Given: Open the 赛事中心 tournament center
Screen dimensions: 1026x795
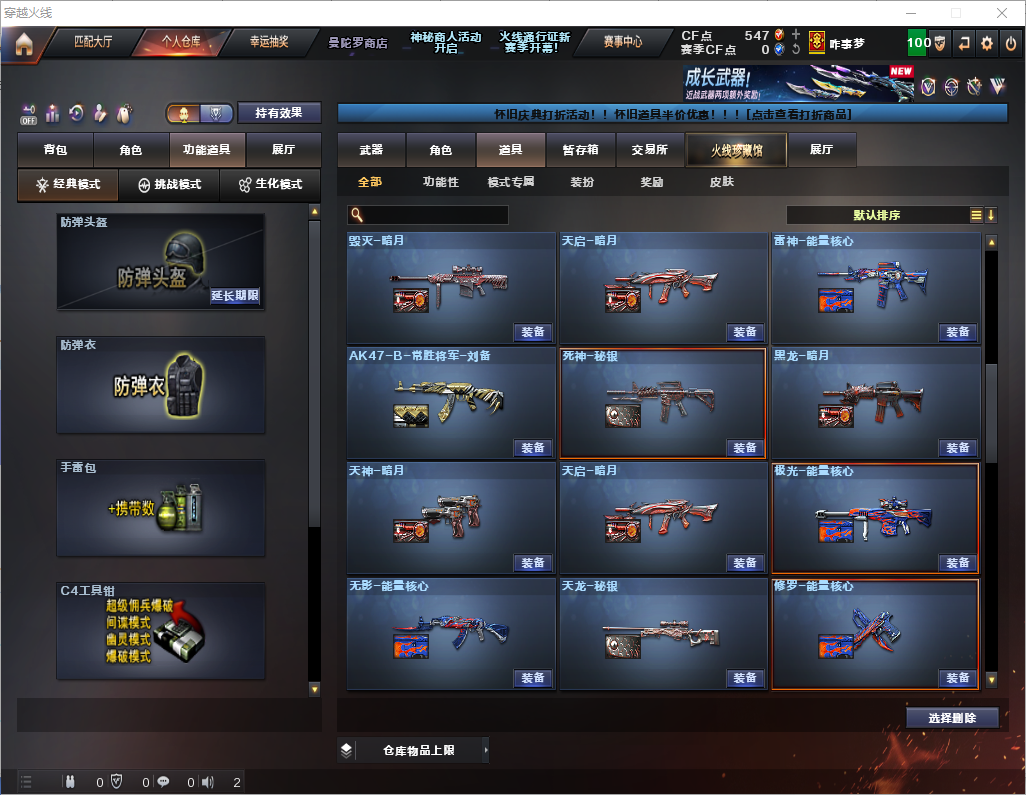Looking at the screenshot, I should [622, 42].
